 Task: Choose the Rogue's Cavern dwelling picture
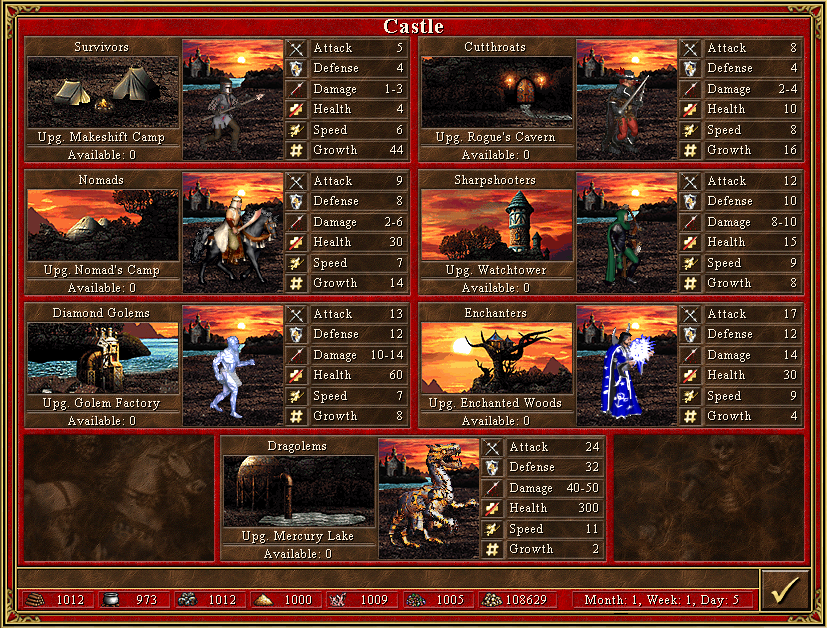[x=497, y=92]
